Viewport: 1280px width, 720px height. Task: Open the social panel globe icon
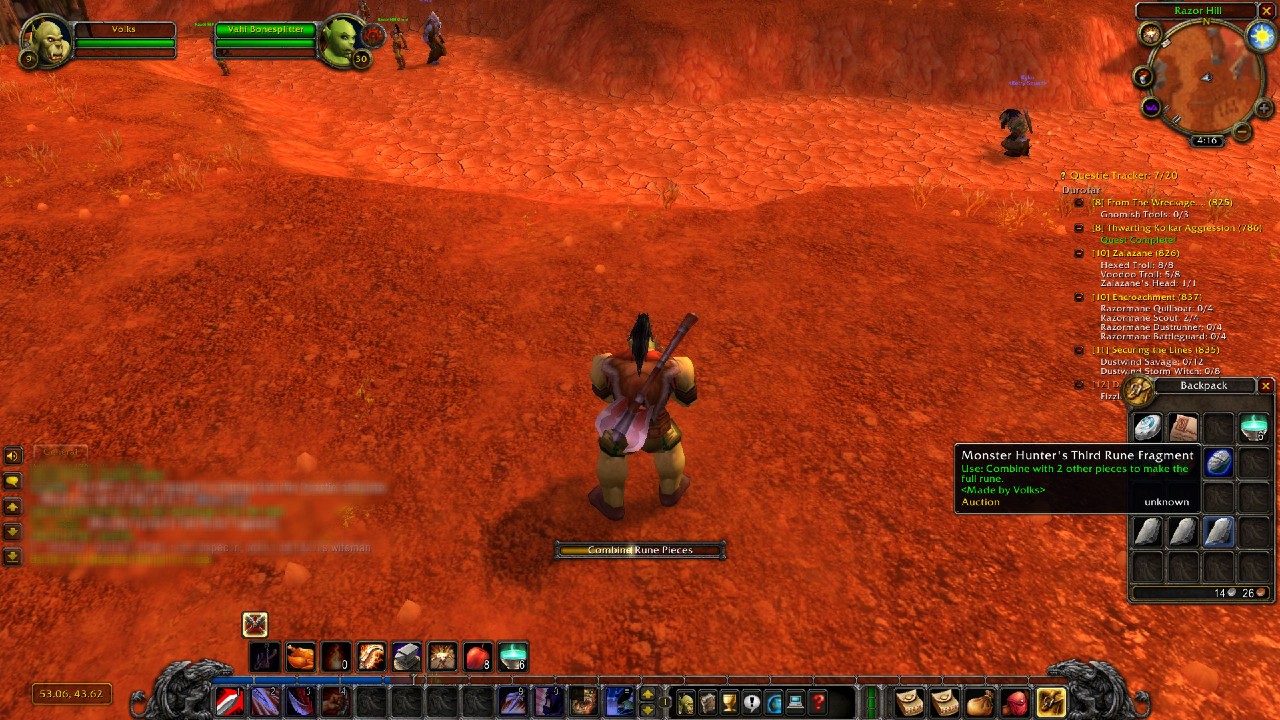click(772, 702)
